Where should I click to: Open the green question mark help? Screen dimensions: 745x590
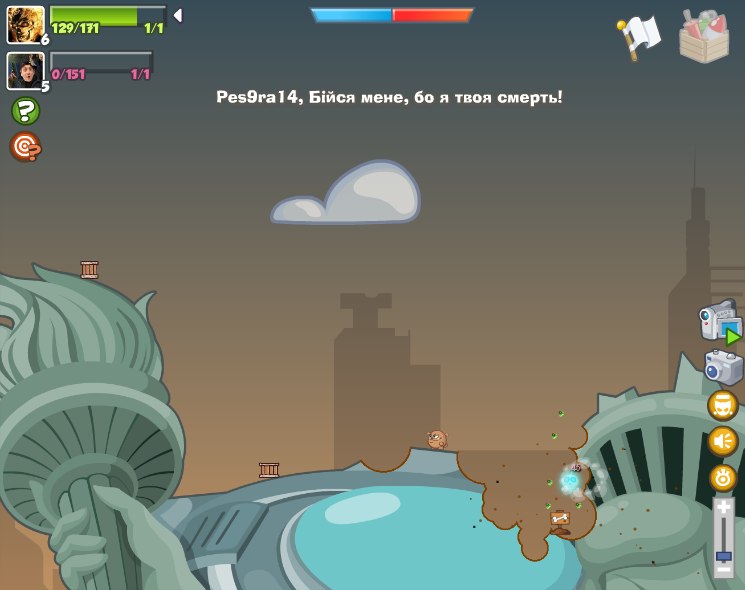[x=25, y=111]
